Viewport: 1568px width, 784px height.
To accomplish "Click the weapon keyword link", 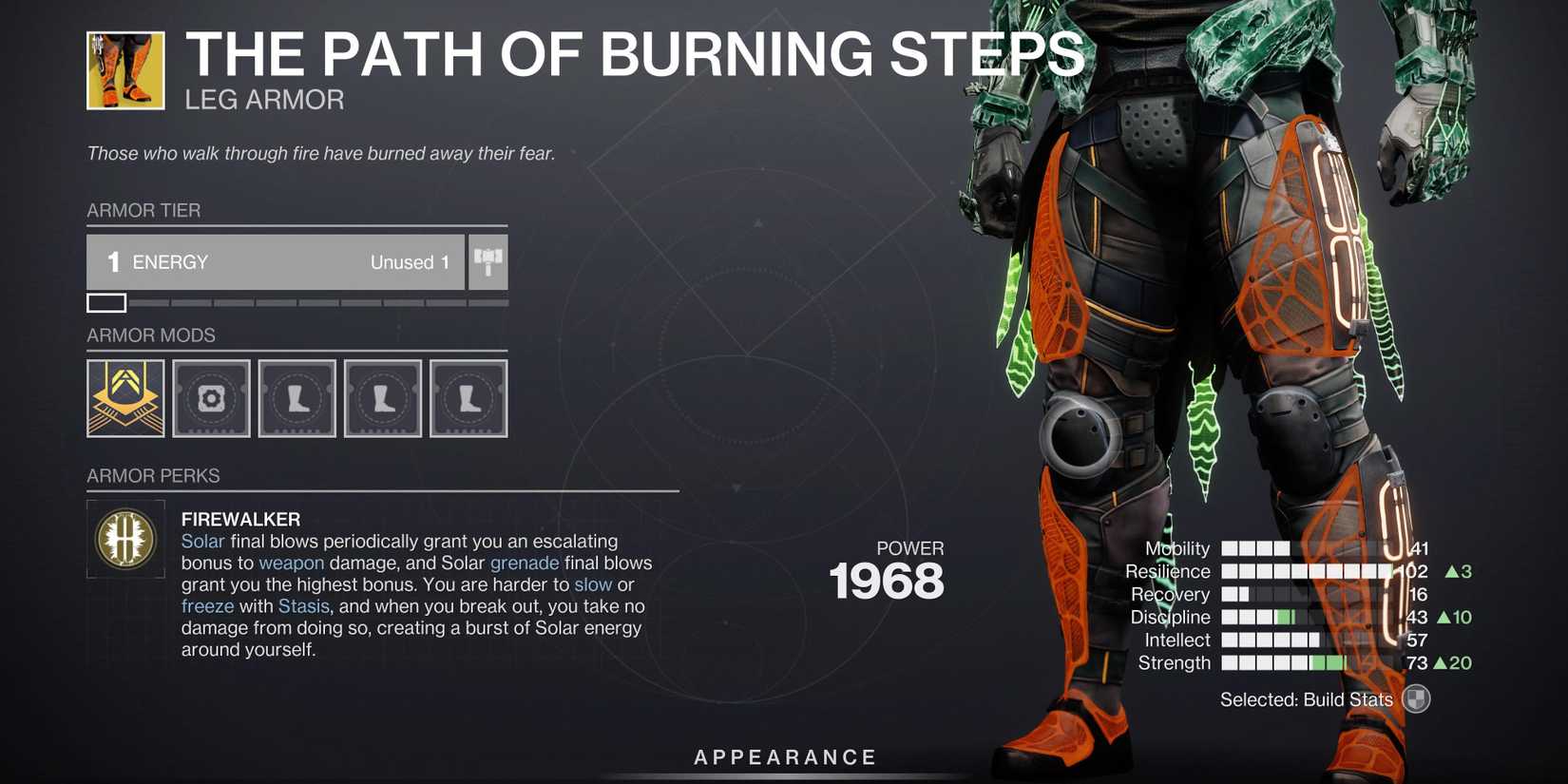I will tap(291, 563).
